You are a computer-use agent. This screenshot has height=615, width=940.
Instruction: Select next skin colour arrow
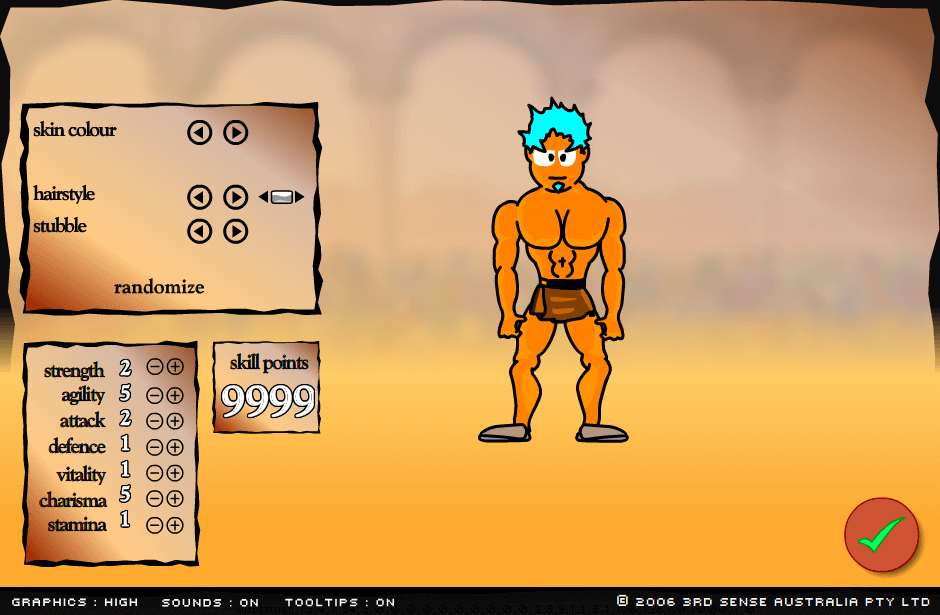click(x=235, y=132)
